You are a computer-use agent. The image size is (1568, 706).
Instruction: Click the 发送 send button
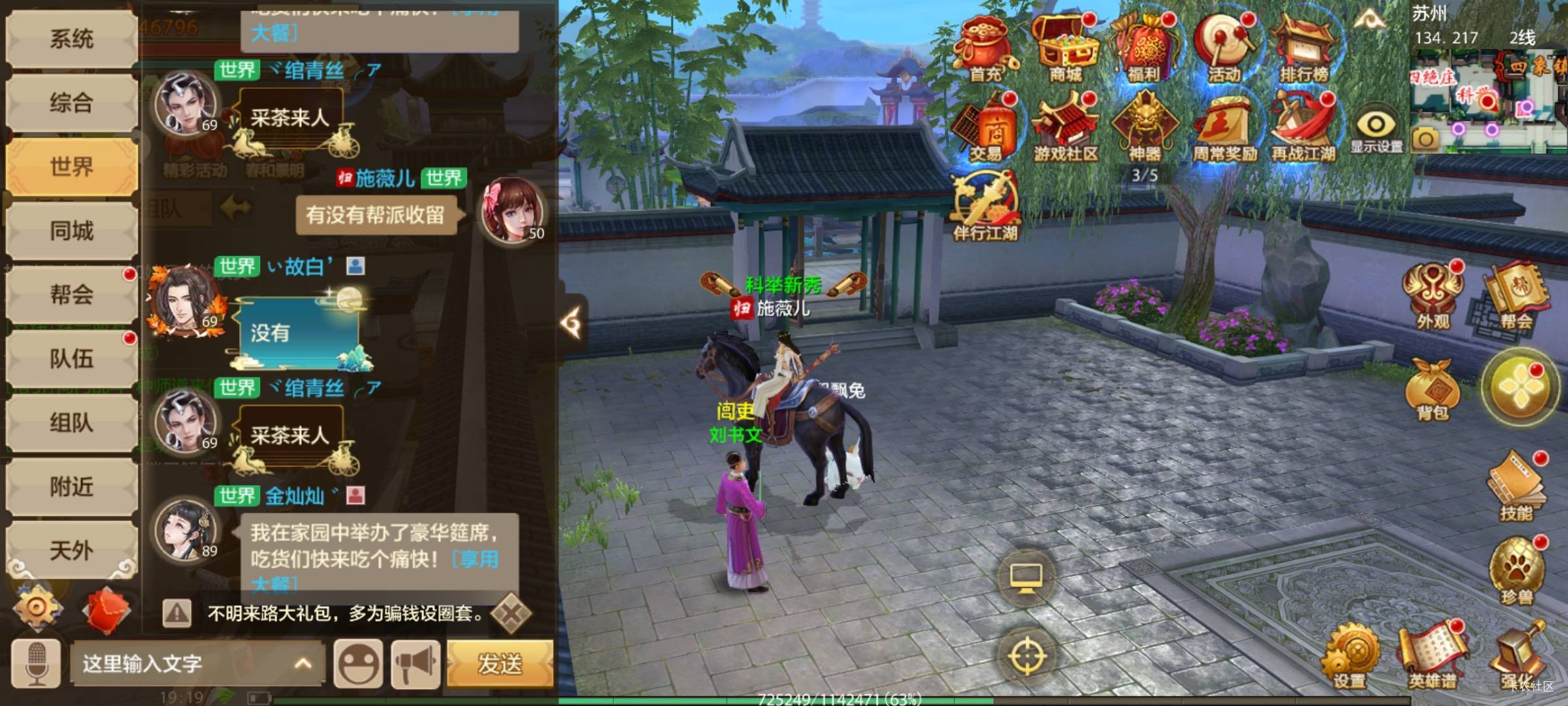500,664
